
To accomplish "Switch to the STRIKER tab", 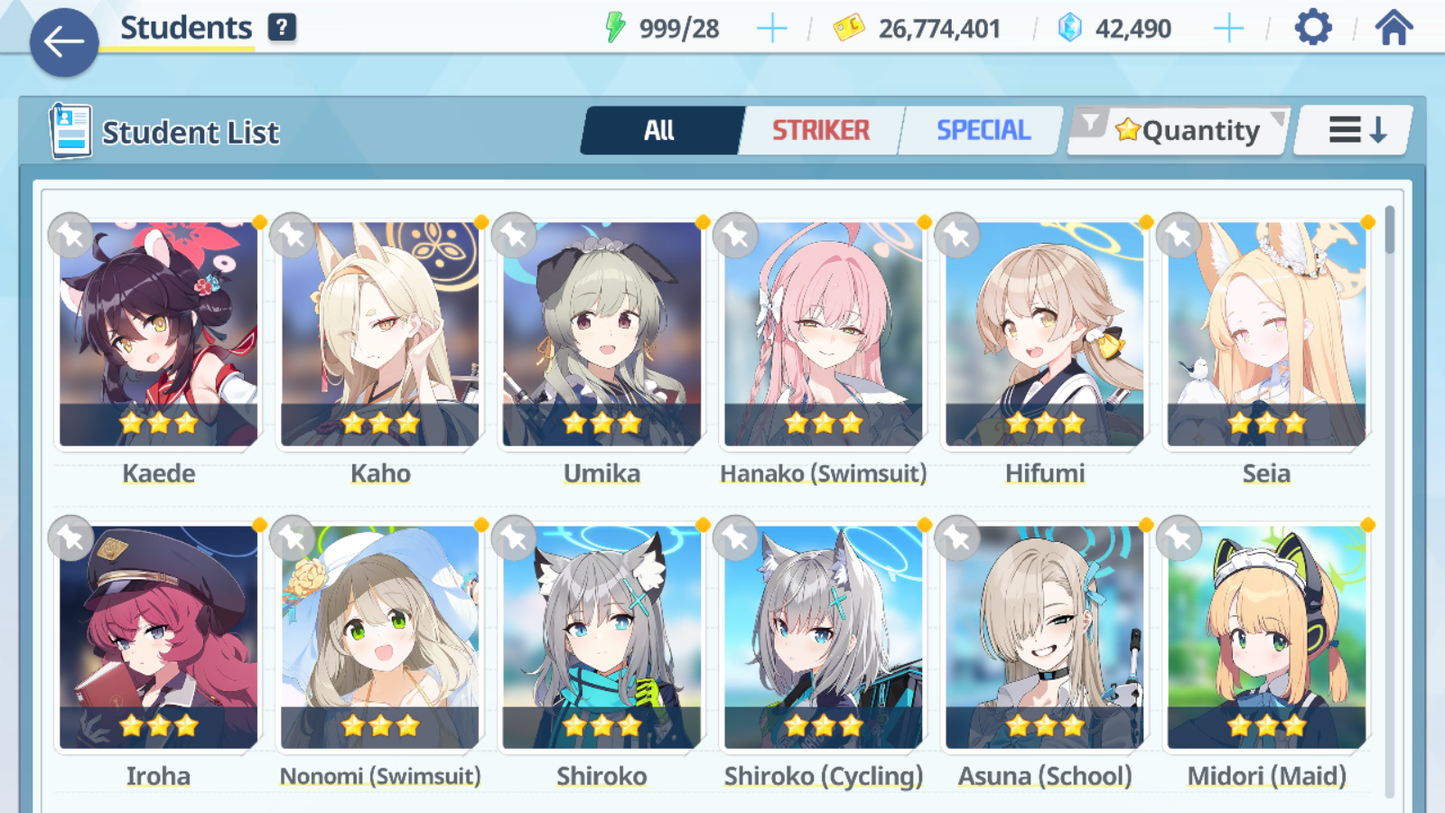I will coord(820,130).
